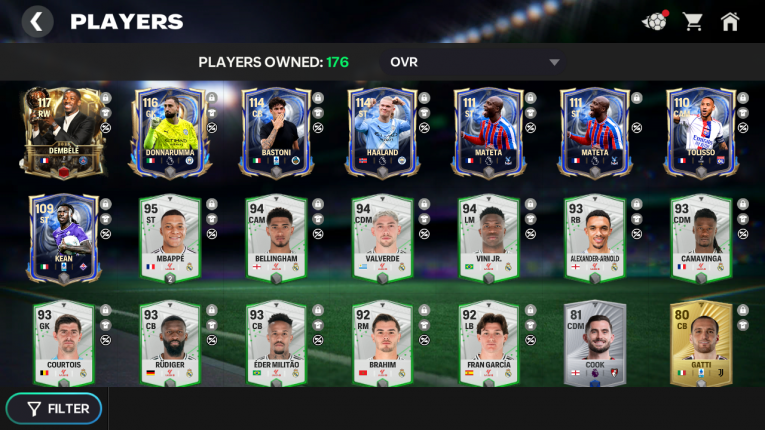The height and width of the screenshot is (430, 765).
Task: Choose the Bellingham CAM card
Action: (276, 238)
